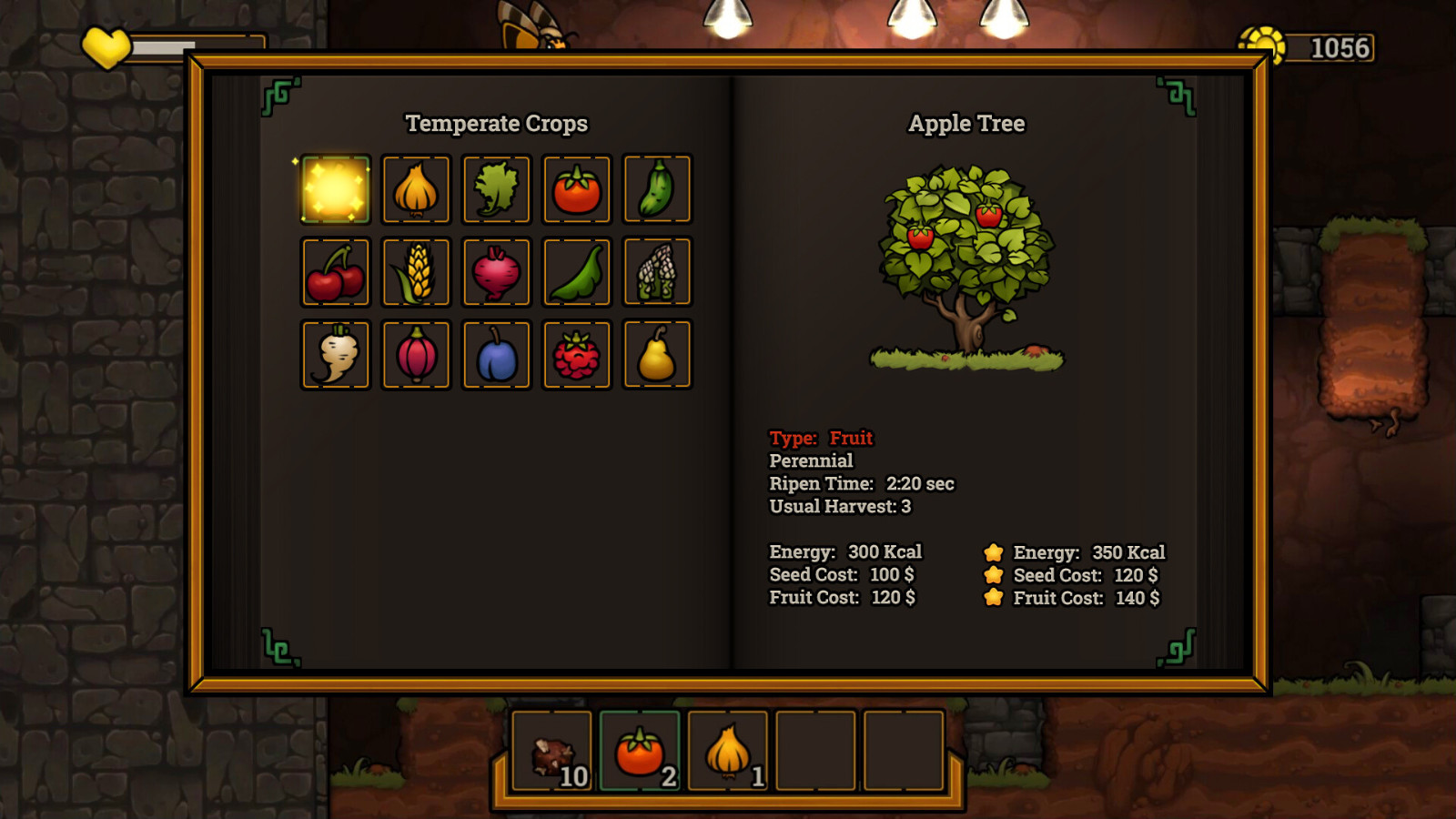
Task: Open the blue plum crop entry
Action: [496, 355]
